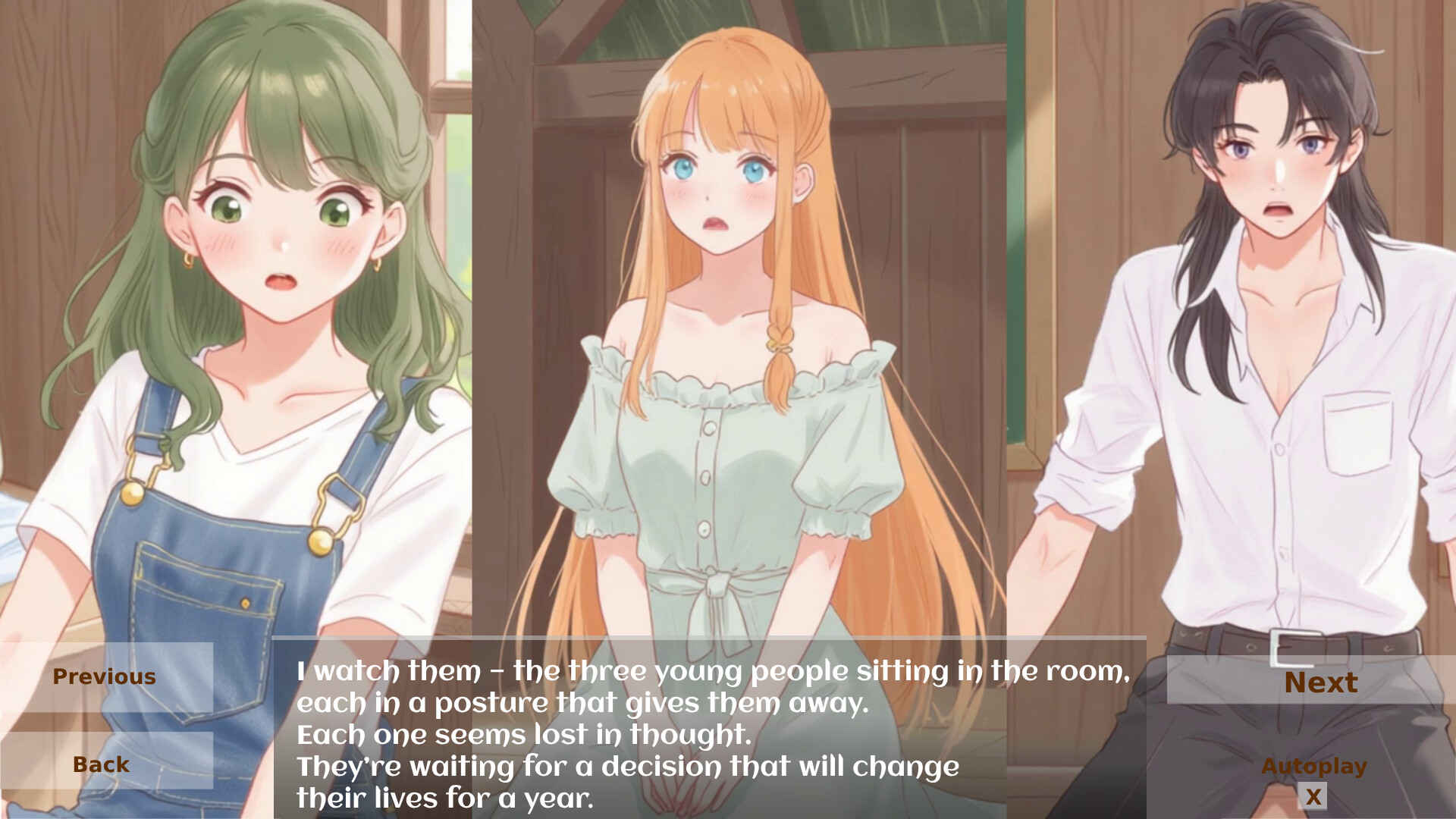This screenshot has width=1456, height=819.
Task: Click the semi-transparent Previous button panel
Action: [x=104, y=676]
